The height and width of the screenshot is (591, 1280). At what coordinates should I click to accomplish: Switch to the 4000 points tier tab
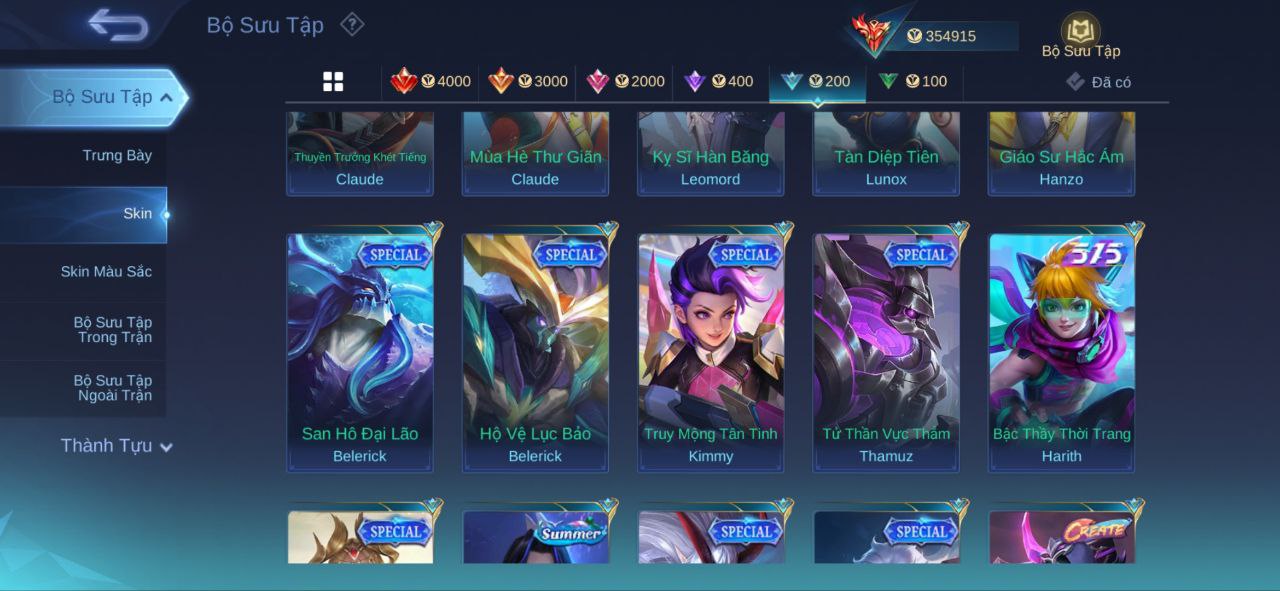(x=431, y=82)
